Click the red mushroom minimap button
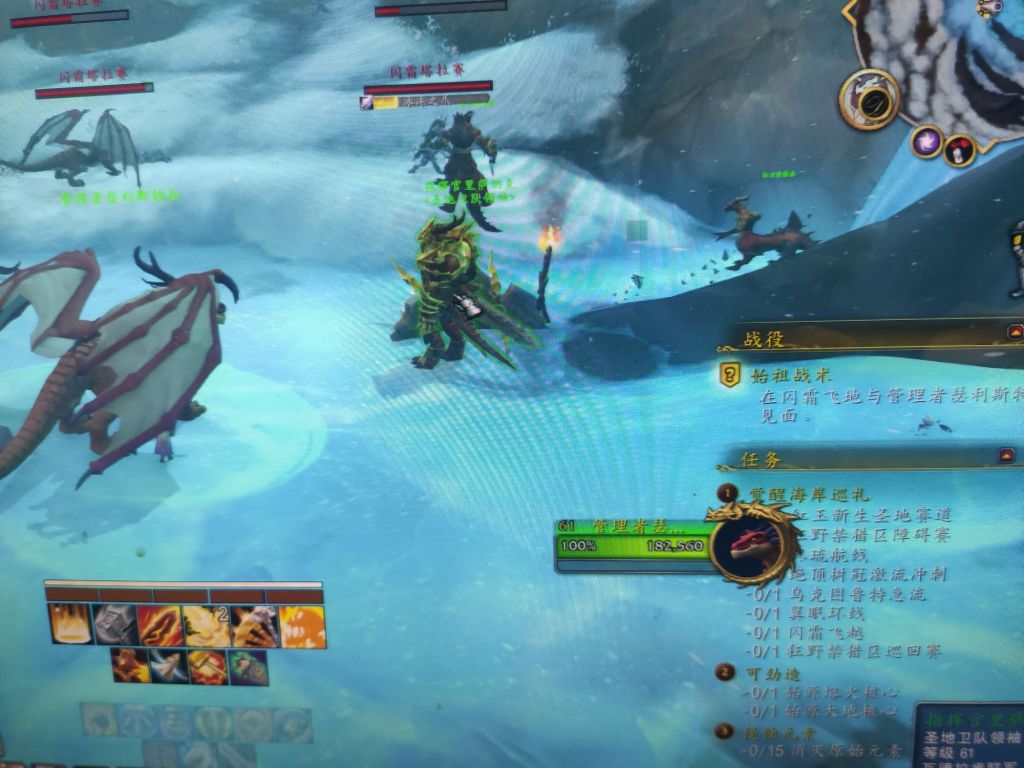This screenshot has height=768, width=1024. 959,150
